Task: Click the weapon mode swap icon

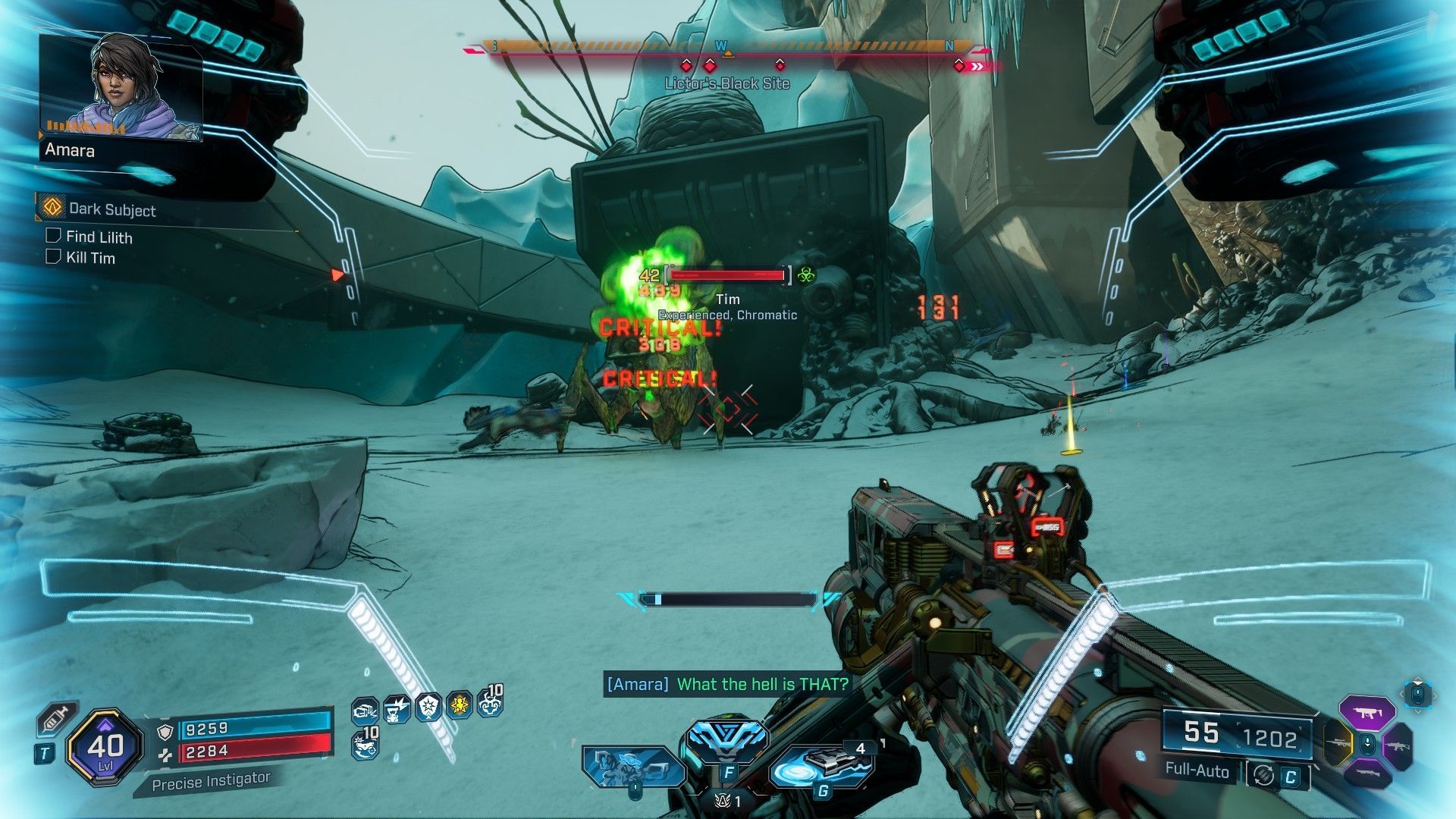Action: [1263, 775]
